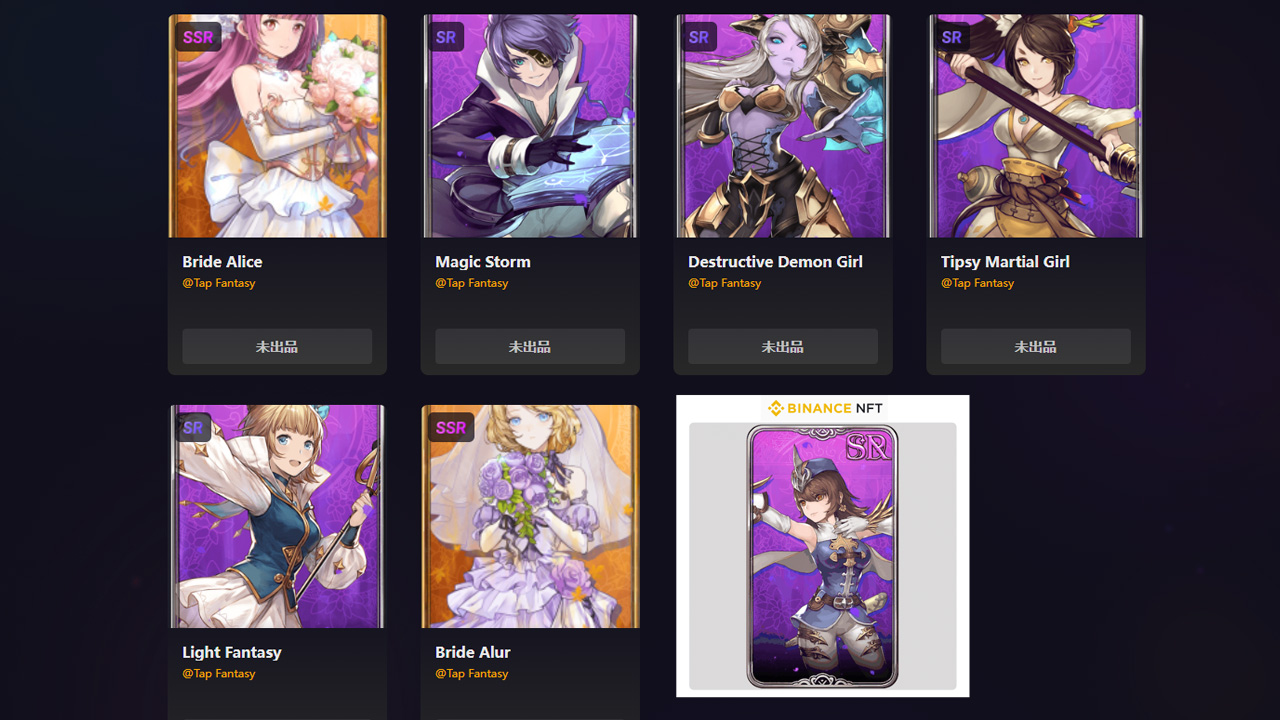This screenshot has height=720, width=1280.
Task: Click the 未出品 button under Magic Storm
Action: pos(529,346)
